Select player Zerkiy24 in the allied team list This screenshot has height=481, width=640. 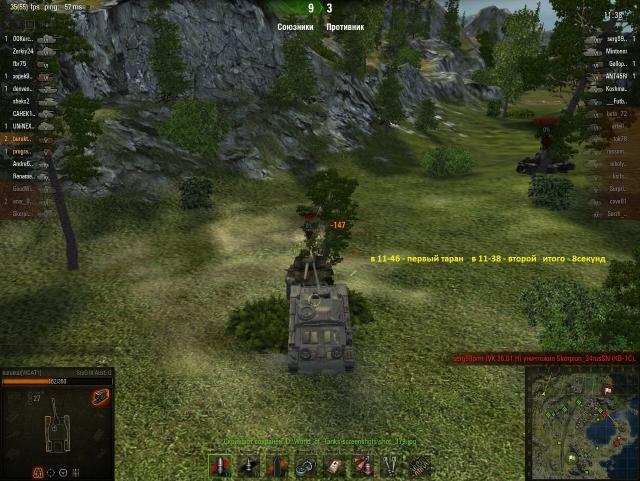tap(24, 51)
